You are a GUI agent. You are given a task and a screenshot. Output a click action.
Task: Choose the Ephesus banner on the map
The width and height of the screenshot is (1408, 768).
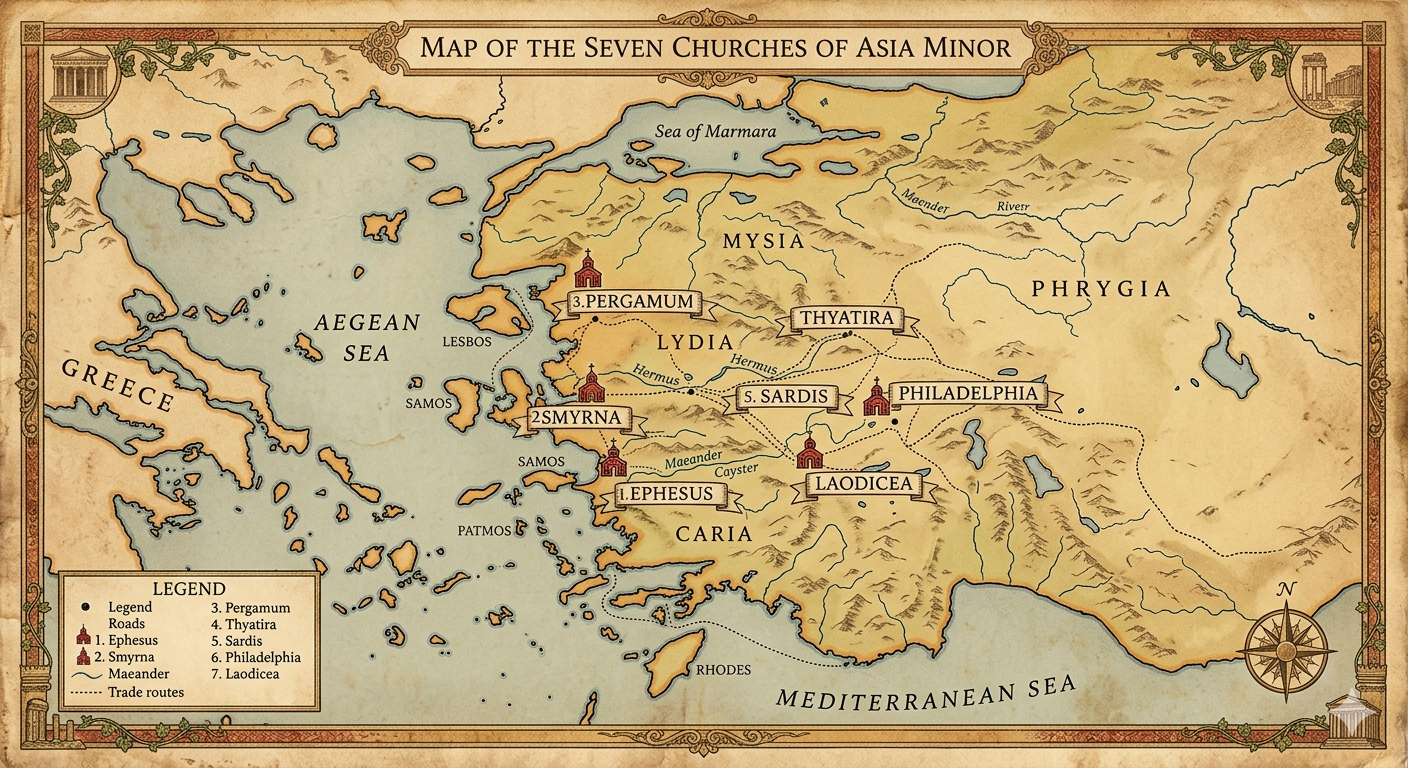[665, 493]
